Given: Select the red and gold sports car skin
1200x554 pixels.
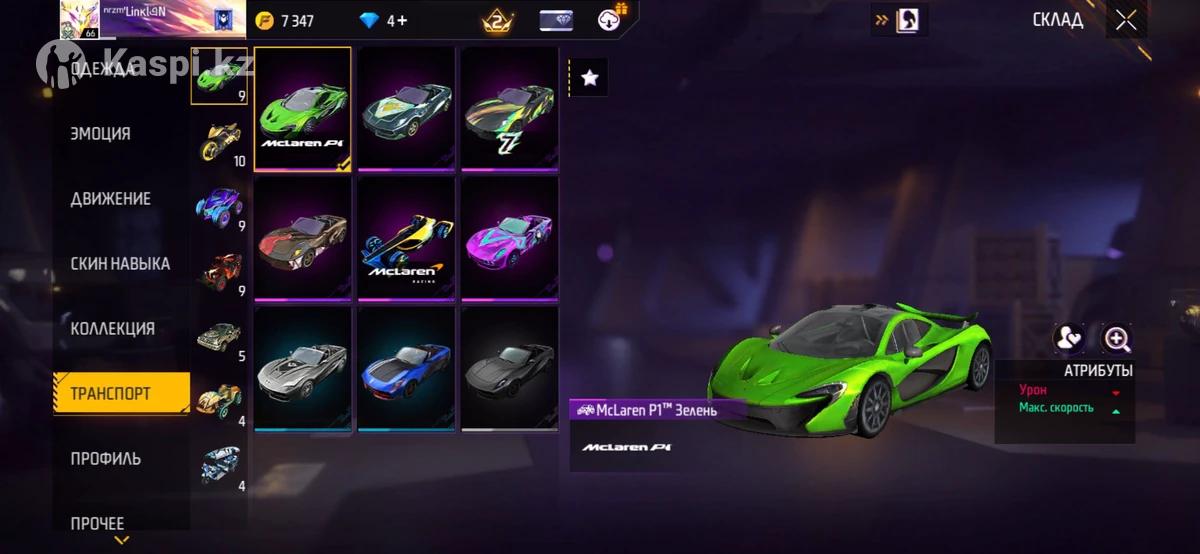Looking at the screenshot, I should coord(303,238).
